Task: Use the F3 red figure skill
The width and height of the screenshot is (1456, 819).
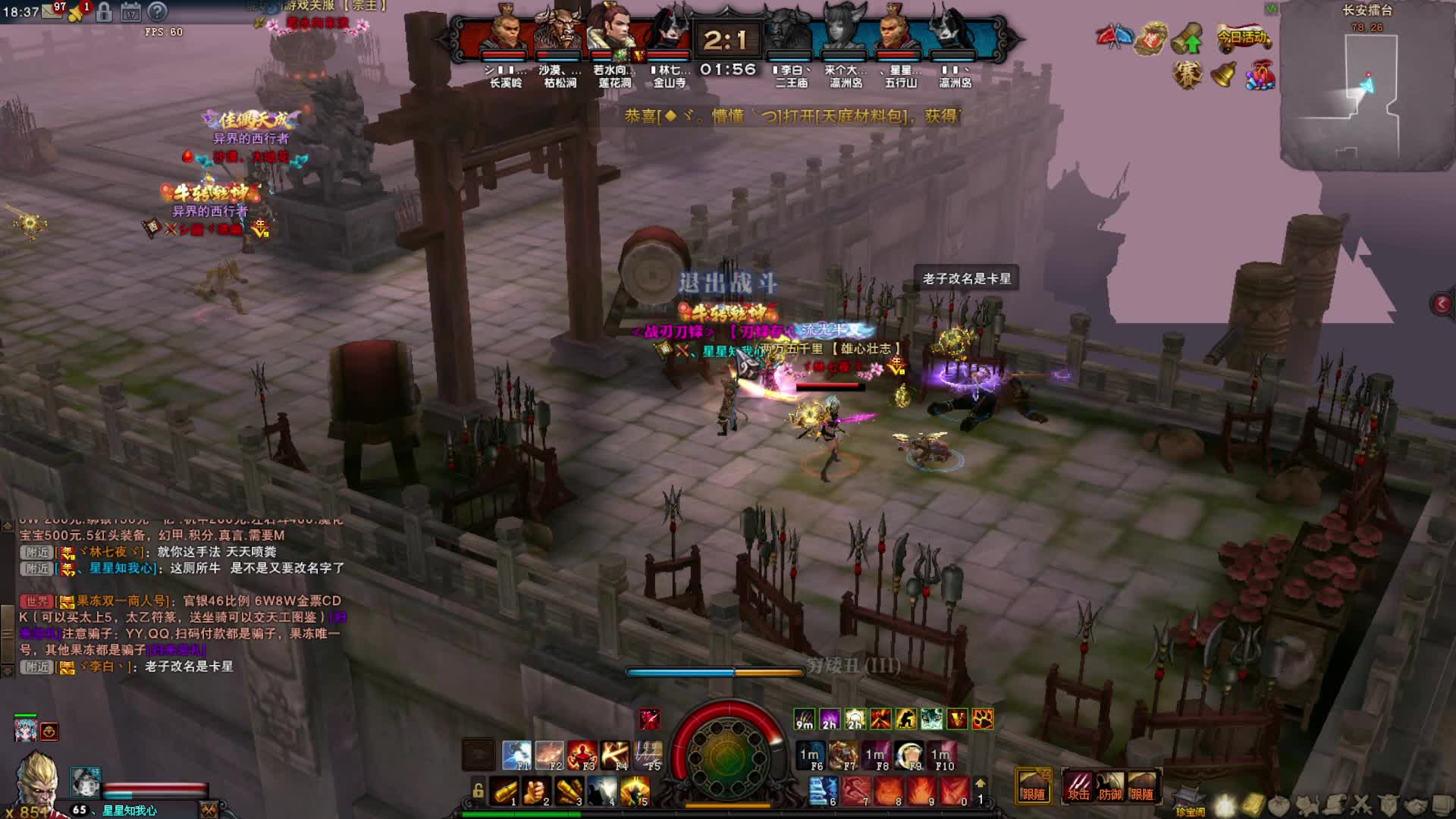Action: (x=582, y=755)
